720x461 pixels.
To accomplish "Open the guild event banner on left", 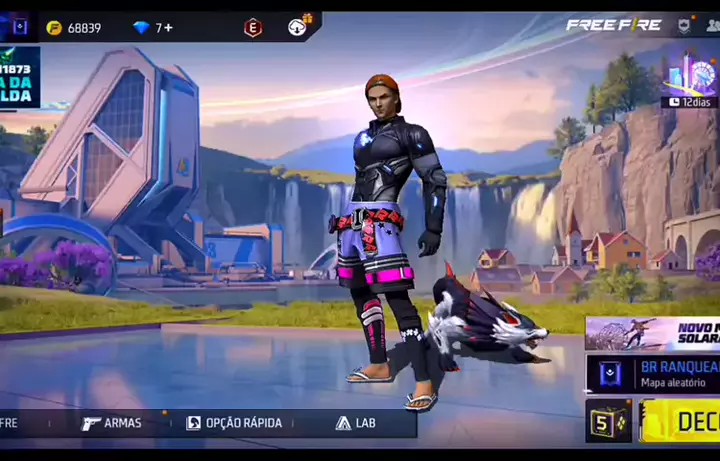I will [x=20, y=77].
